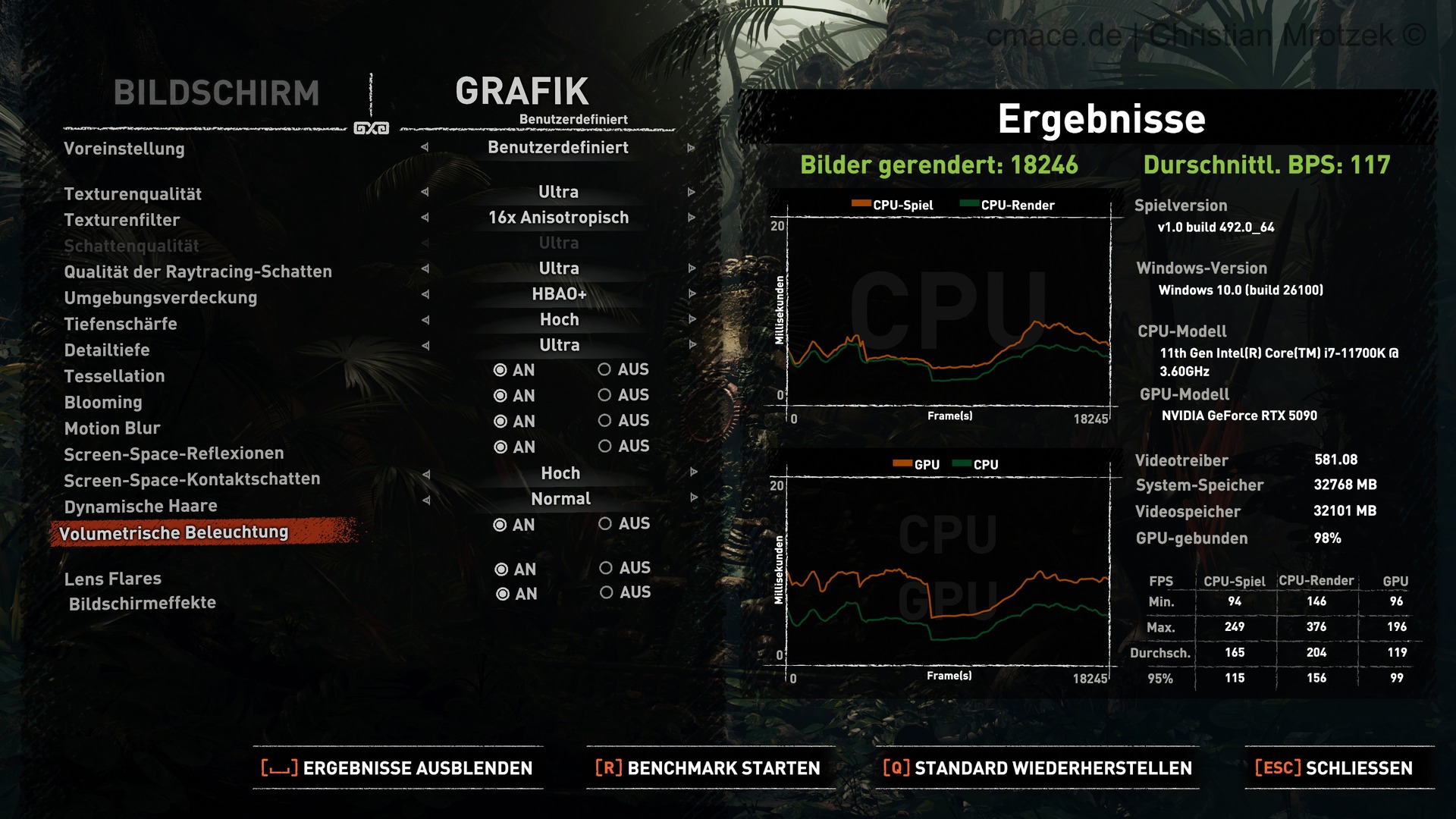Disable Screen-Space-Reflexionen by choosing AUS
Image resolution: width=1456 pixels, height=819 pixels.
click(x=604, y=446)
